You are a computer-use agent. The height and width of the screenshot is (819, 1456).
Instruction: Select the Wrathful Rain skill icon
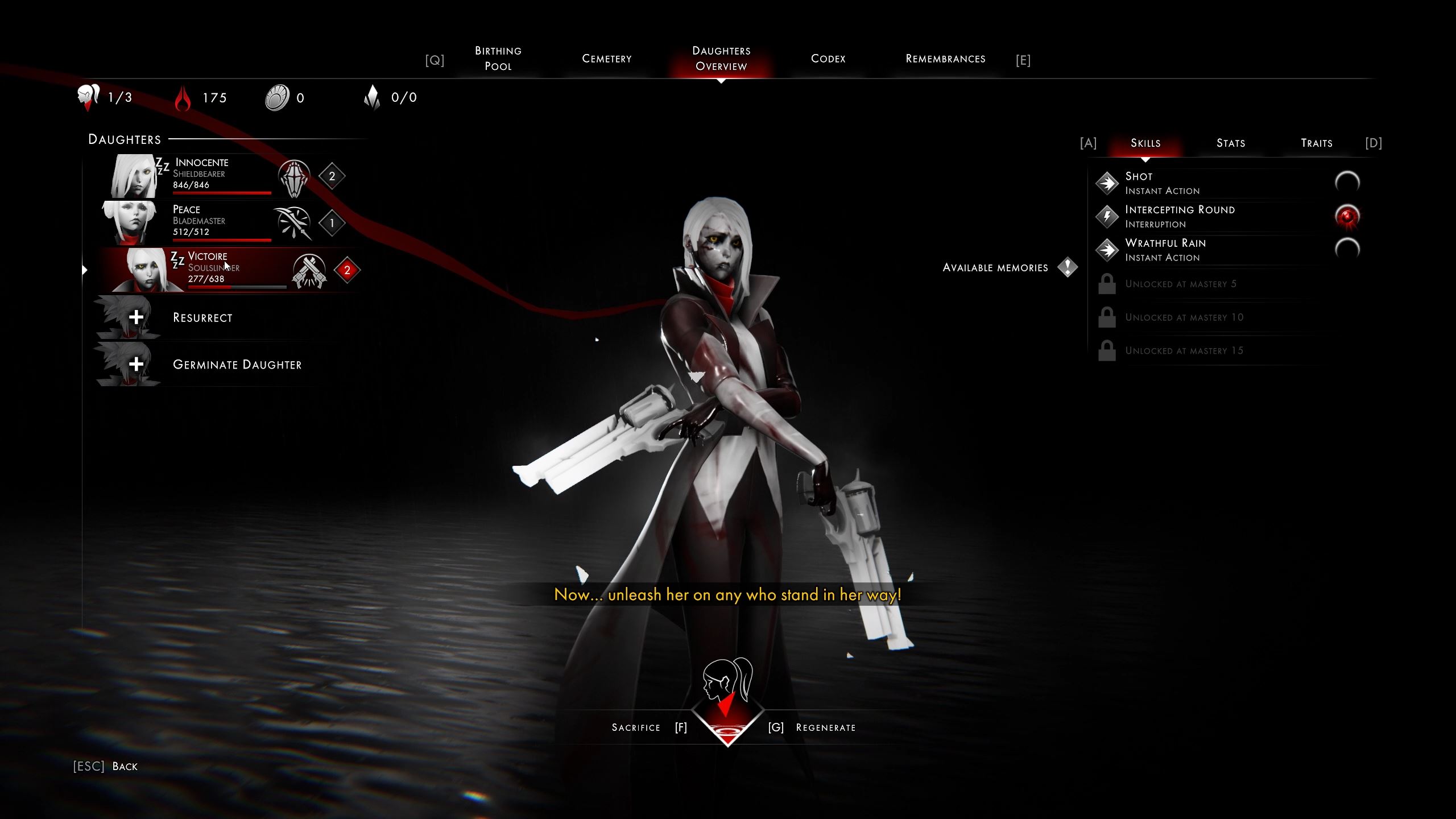click(1108, 250)
